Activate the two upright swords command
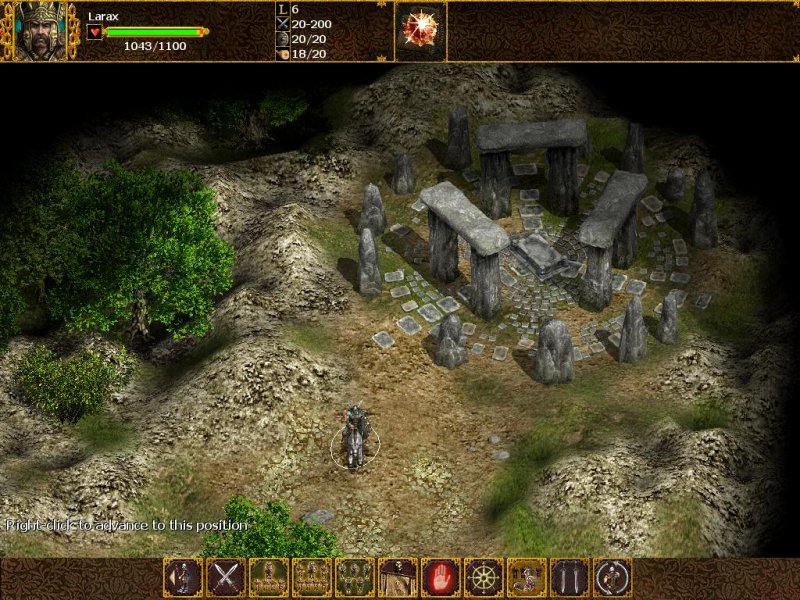Screen dimensions: 800x600 pos(570,577)
